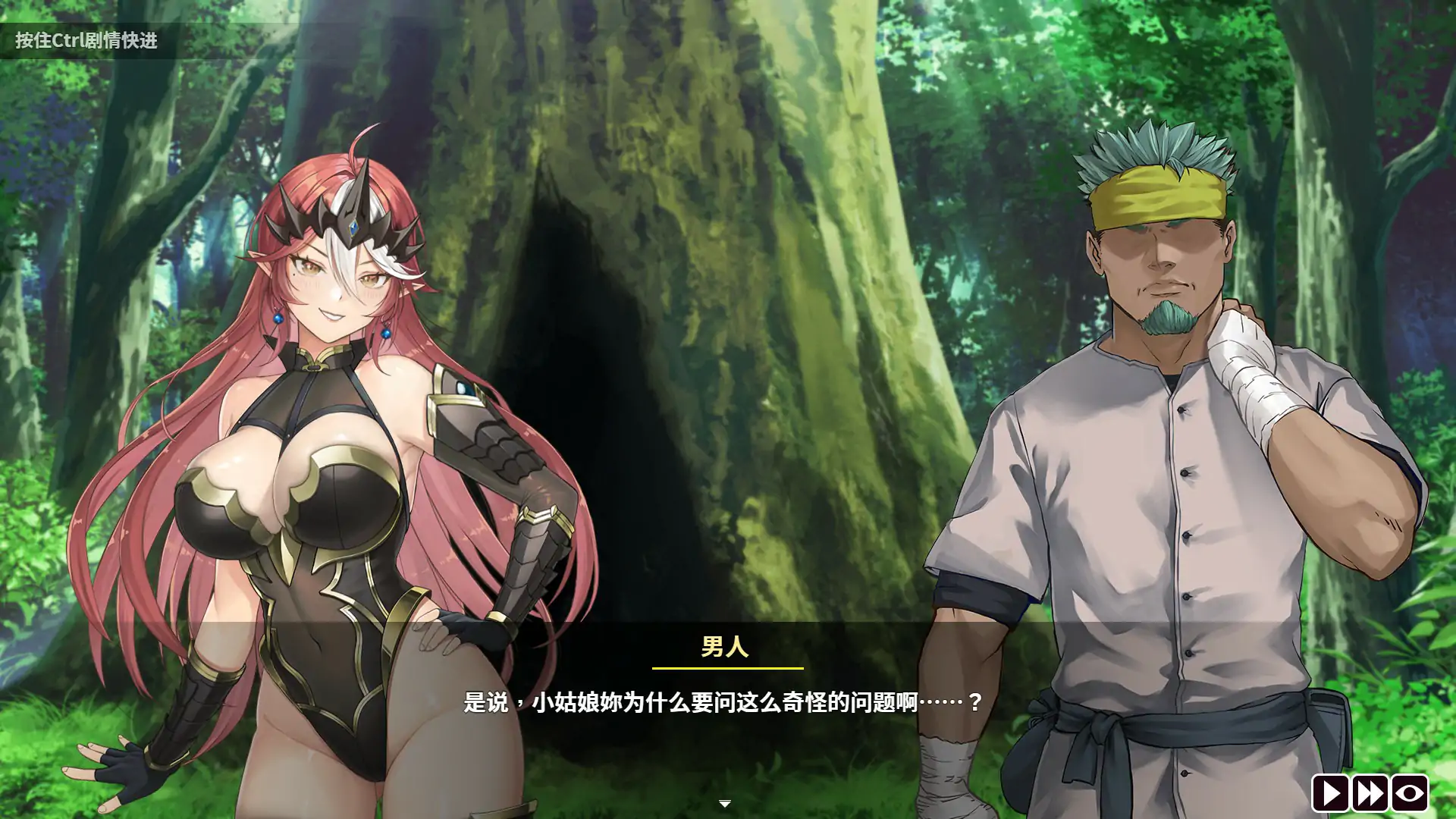Expand the next dialogue line via the triangle marker
Screen dimensions: 1456x819
point(725,802)
